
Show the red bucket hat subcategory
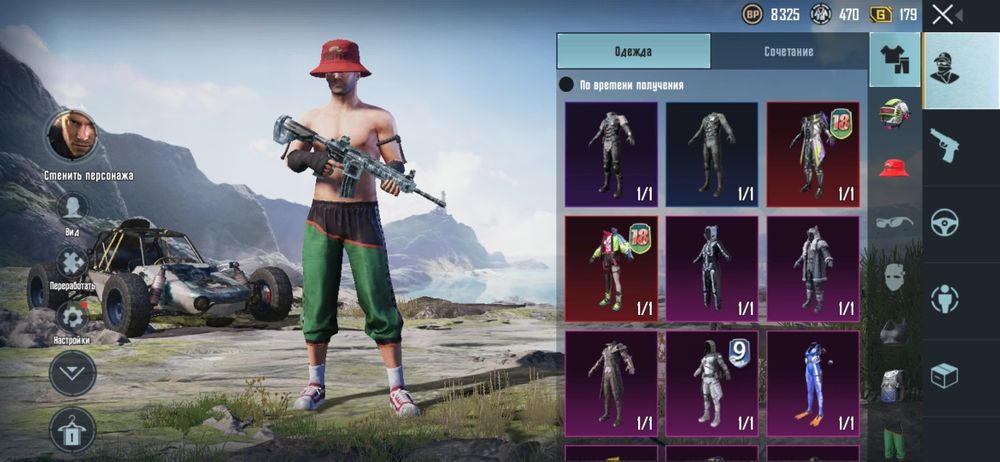[894, 167]
